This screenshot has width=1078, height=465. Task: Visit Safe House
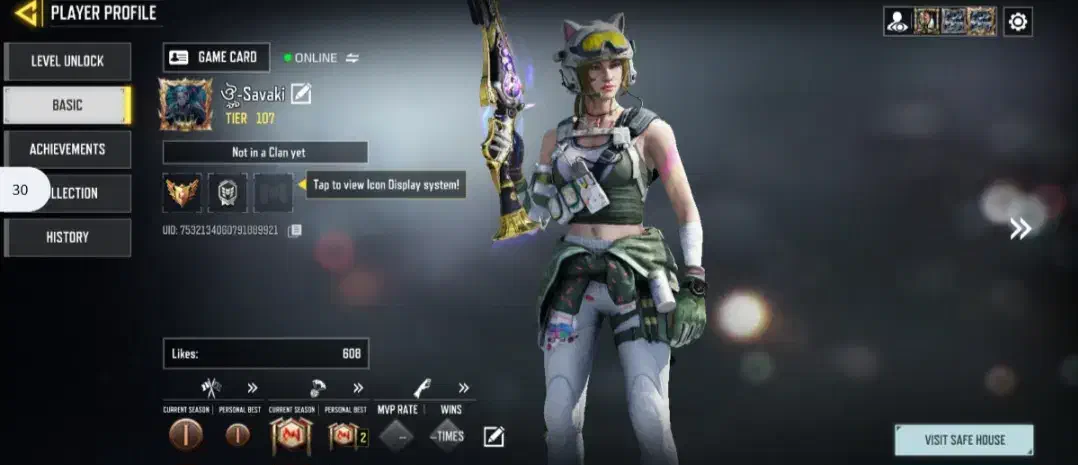(x=964, y=440)
